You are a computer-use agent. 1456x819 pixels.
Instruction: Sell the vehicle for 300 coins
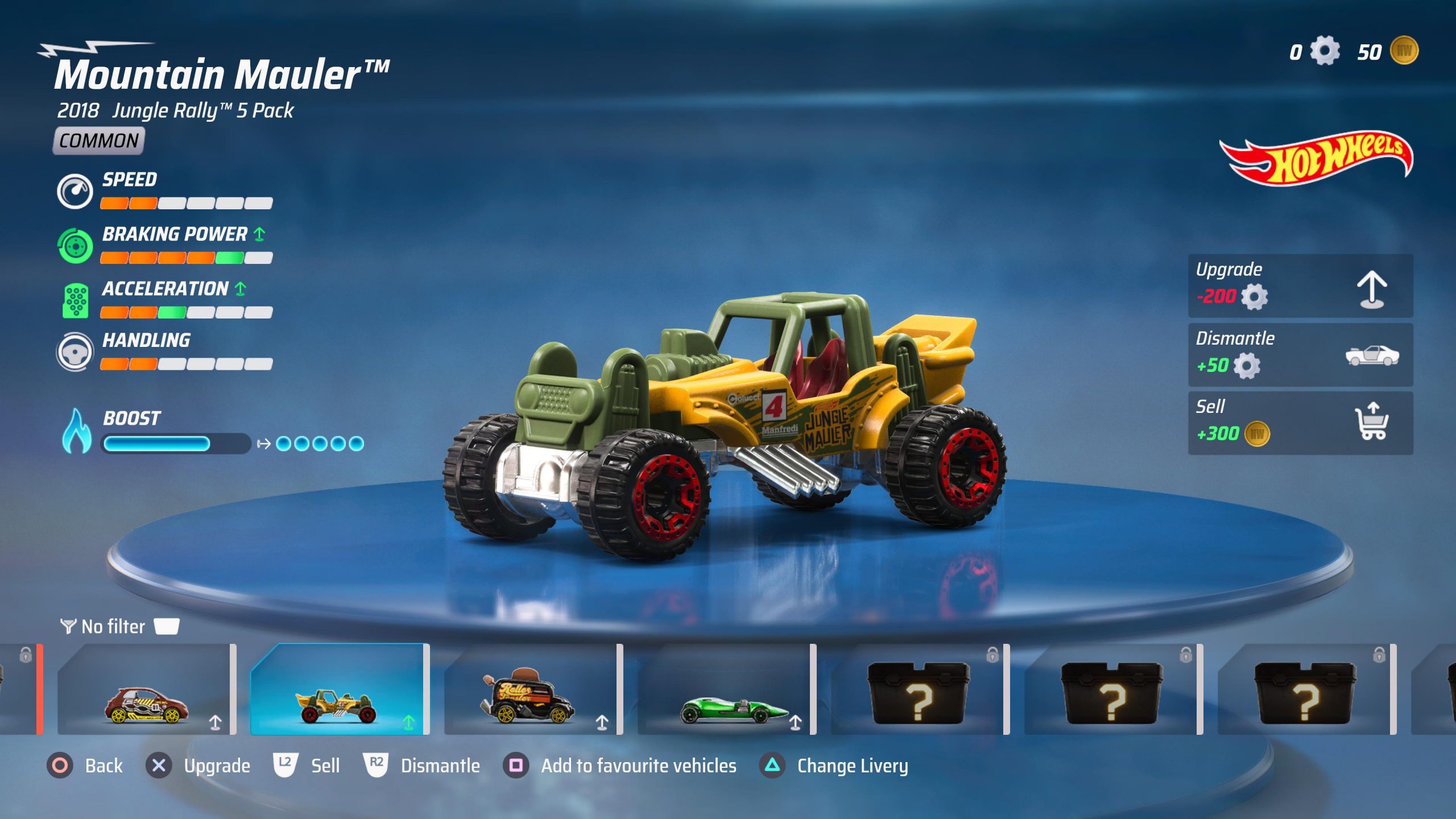1300,423
